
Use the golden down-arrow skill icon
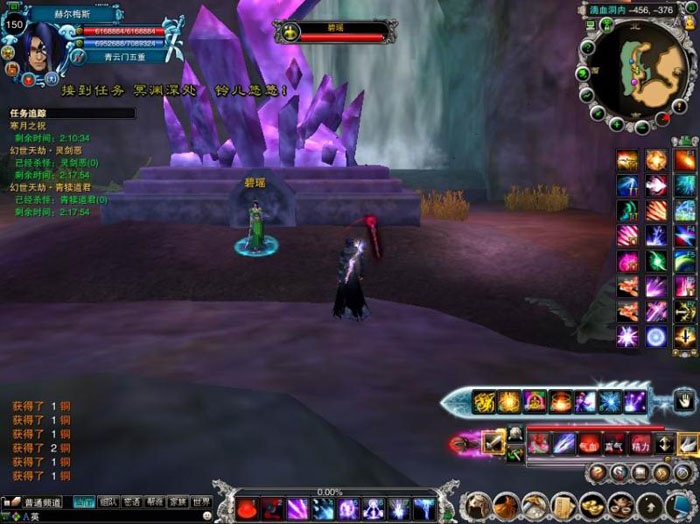coord(685,337)
